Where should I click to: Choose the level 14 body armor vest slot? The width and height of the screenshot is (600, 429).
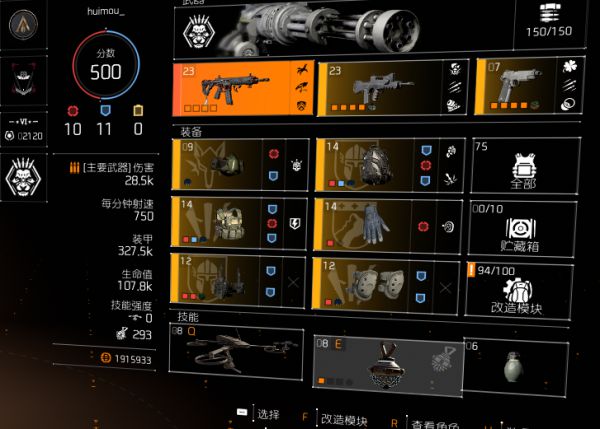pyautogui.click(x=240, y=223)
